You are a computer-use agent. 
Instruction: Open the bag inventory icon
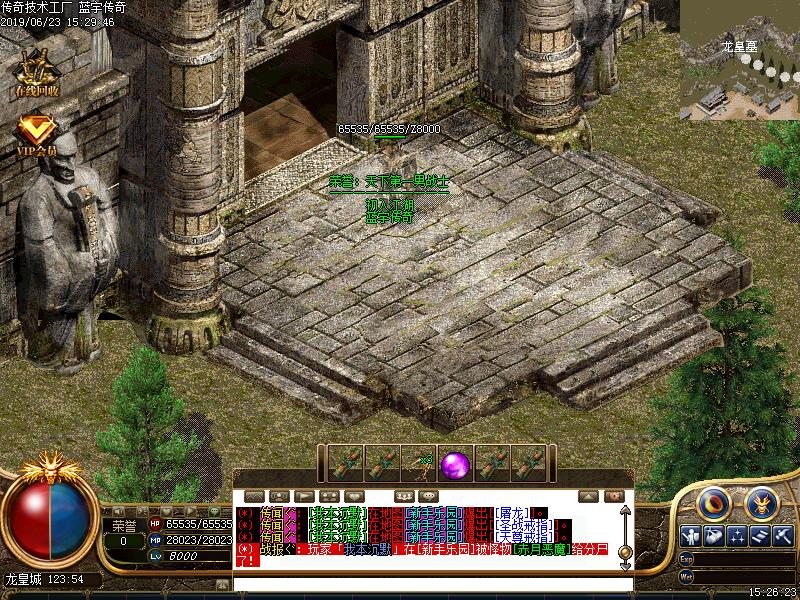pyautogui.click(x=712, y=536)
